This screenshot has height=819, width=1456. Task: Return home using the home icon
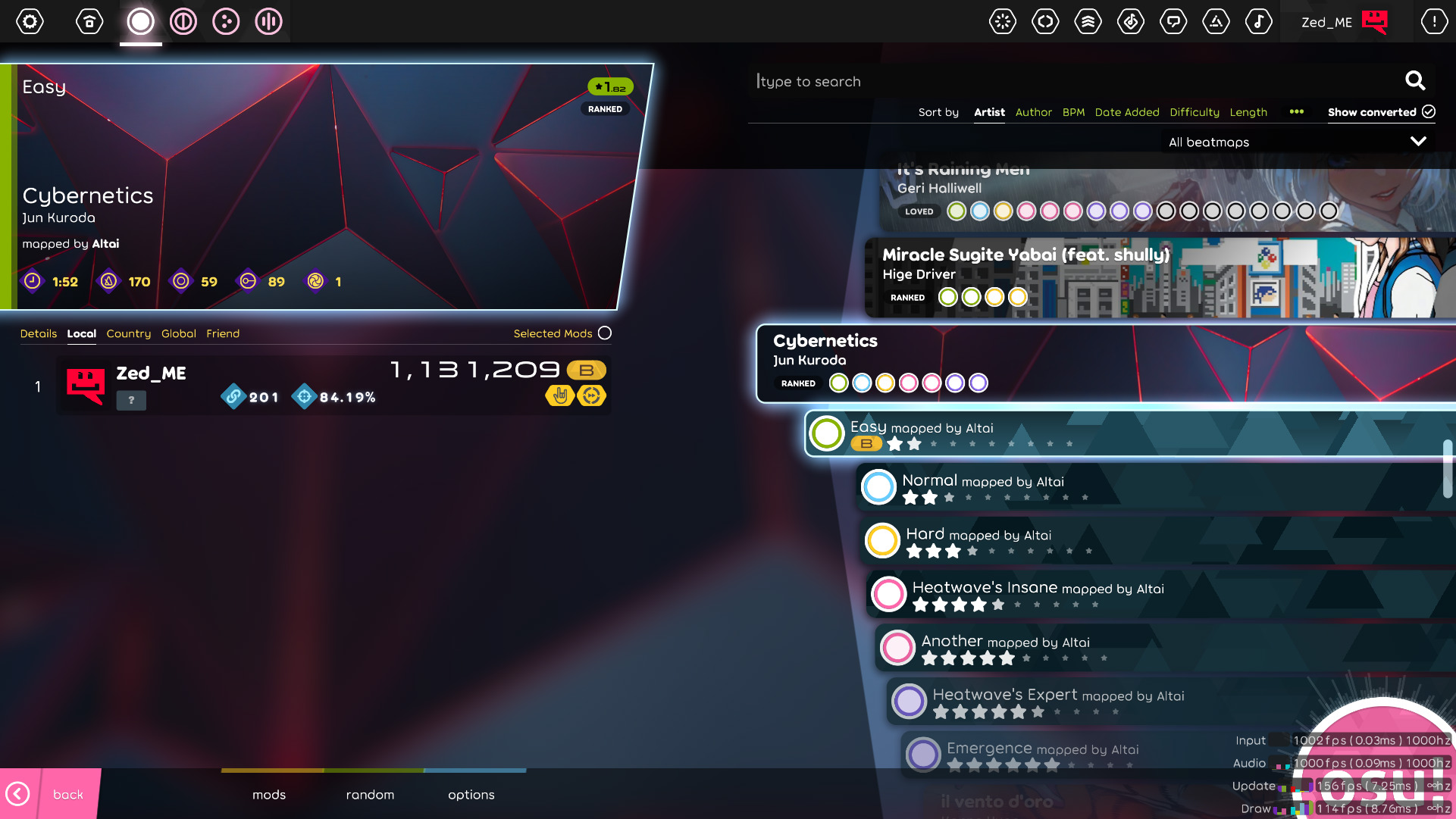[89, 21]
